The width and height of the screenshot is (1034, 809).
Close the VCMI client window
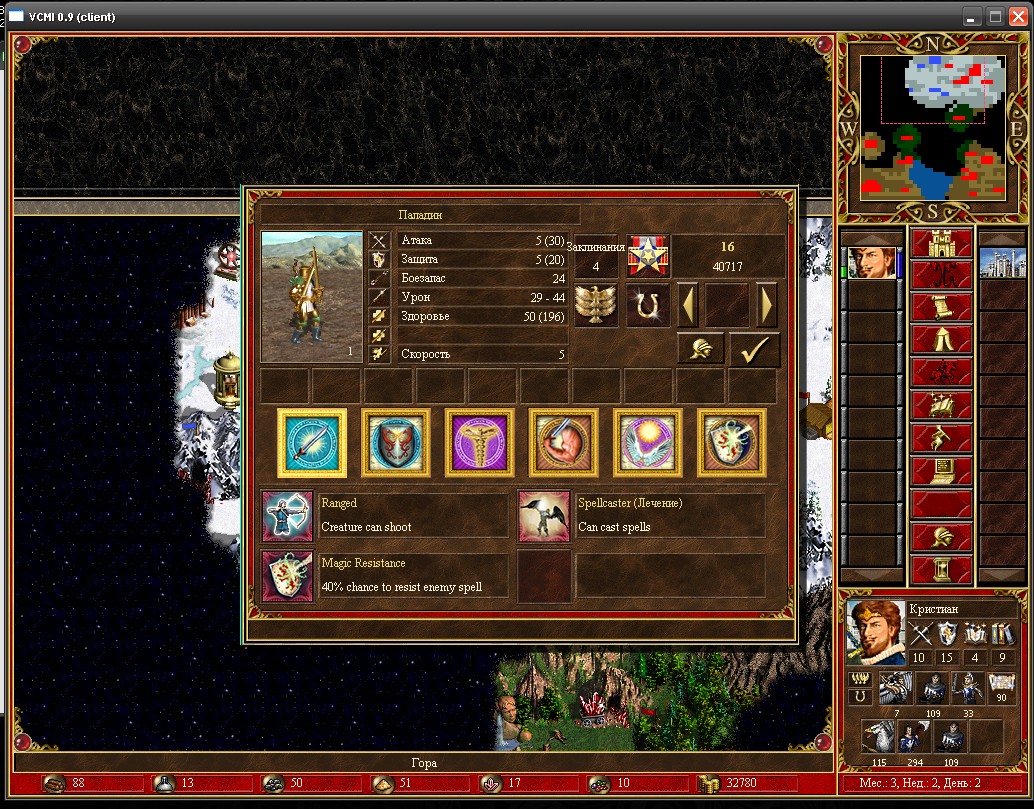tap(1019, 17)
